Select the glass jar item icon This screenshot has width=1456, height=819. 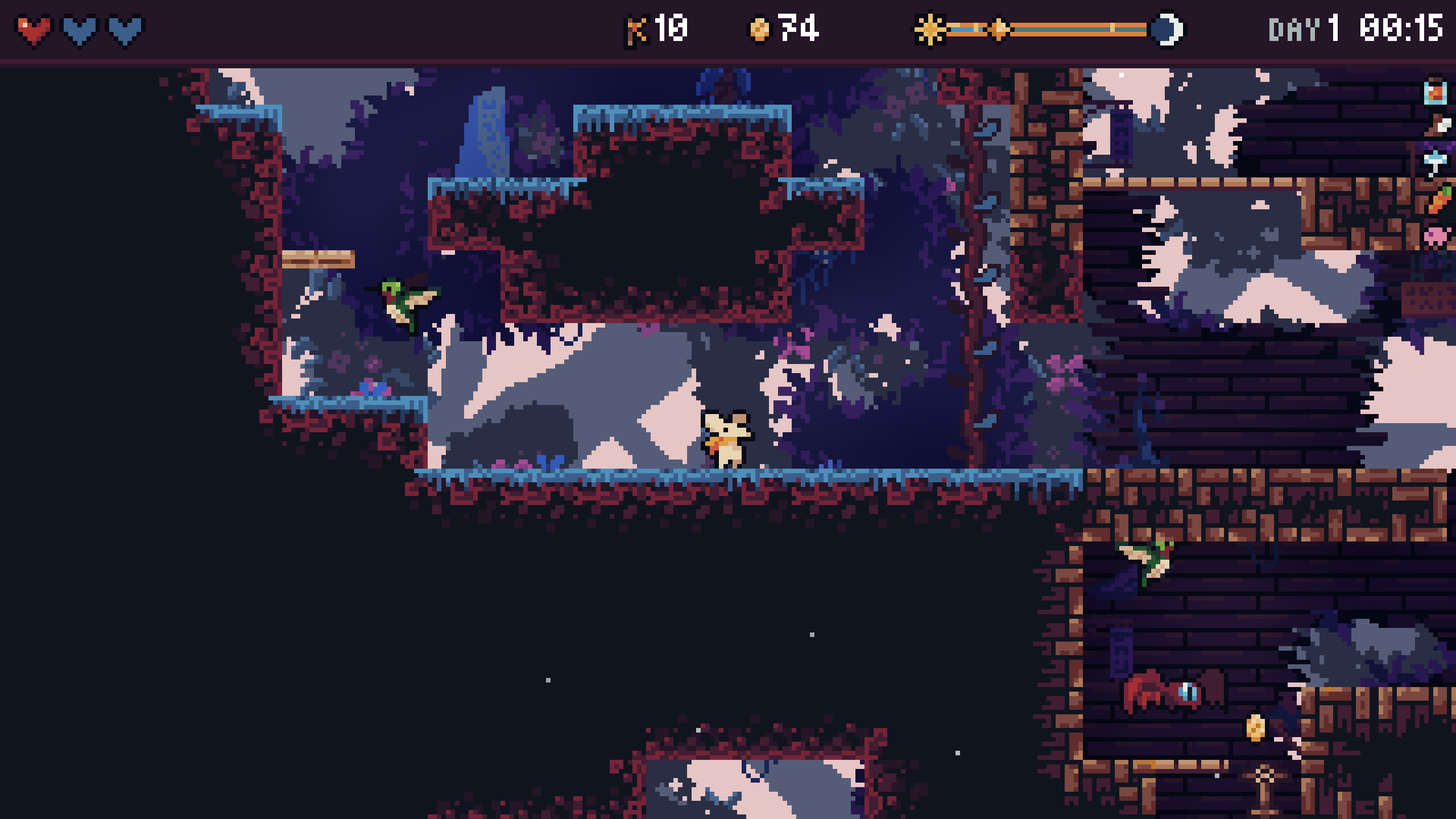[1436, 93]
